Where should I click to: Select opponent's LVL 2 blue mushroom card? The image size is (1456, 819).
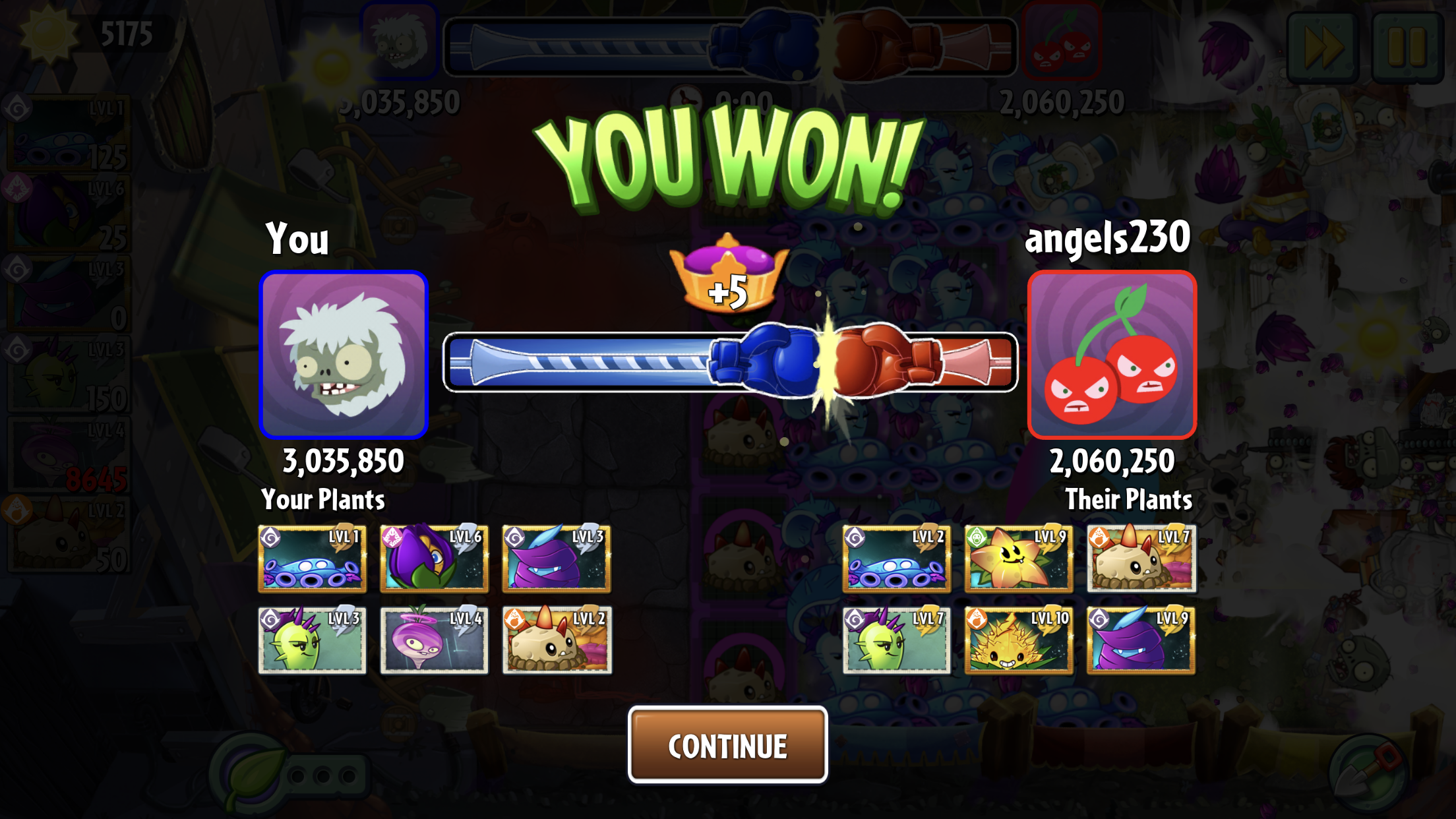coord(896,559)
